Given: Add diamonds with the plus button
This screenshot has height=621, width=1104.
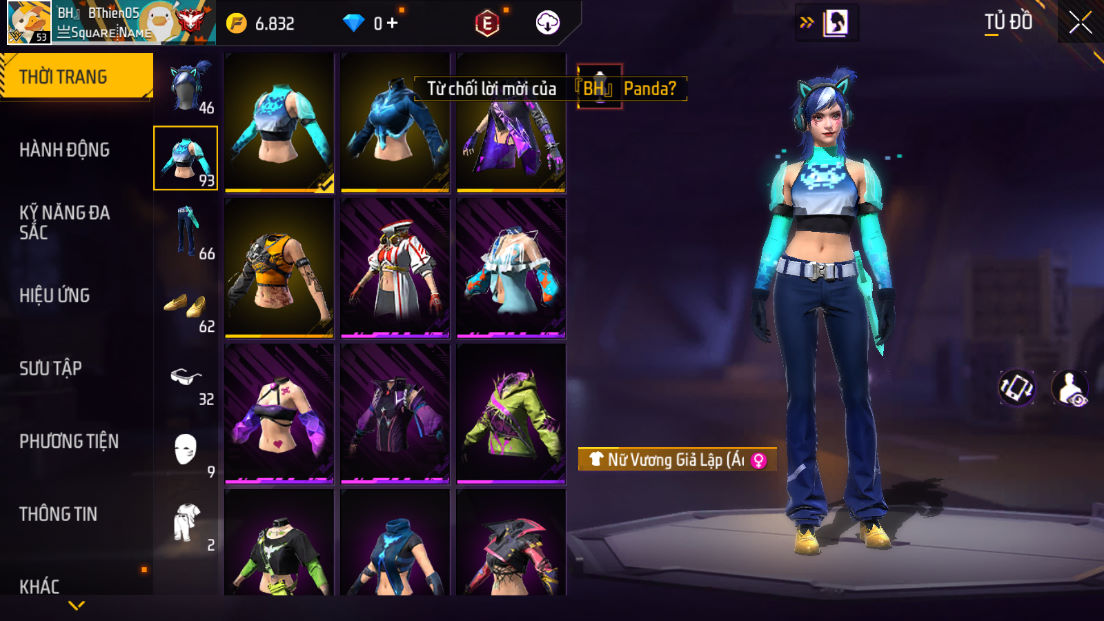Looking at the screenshot, I should click(391, 22).
